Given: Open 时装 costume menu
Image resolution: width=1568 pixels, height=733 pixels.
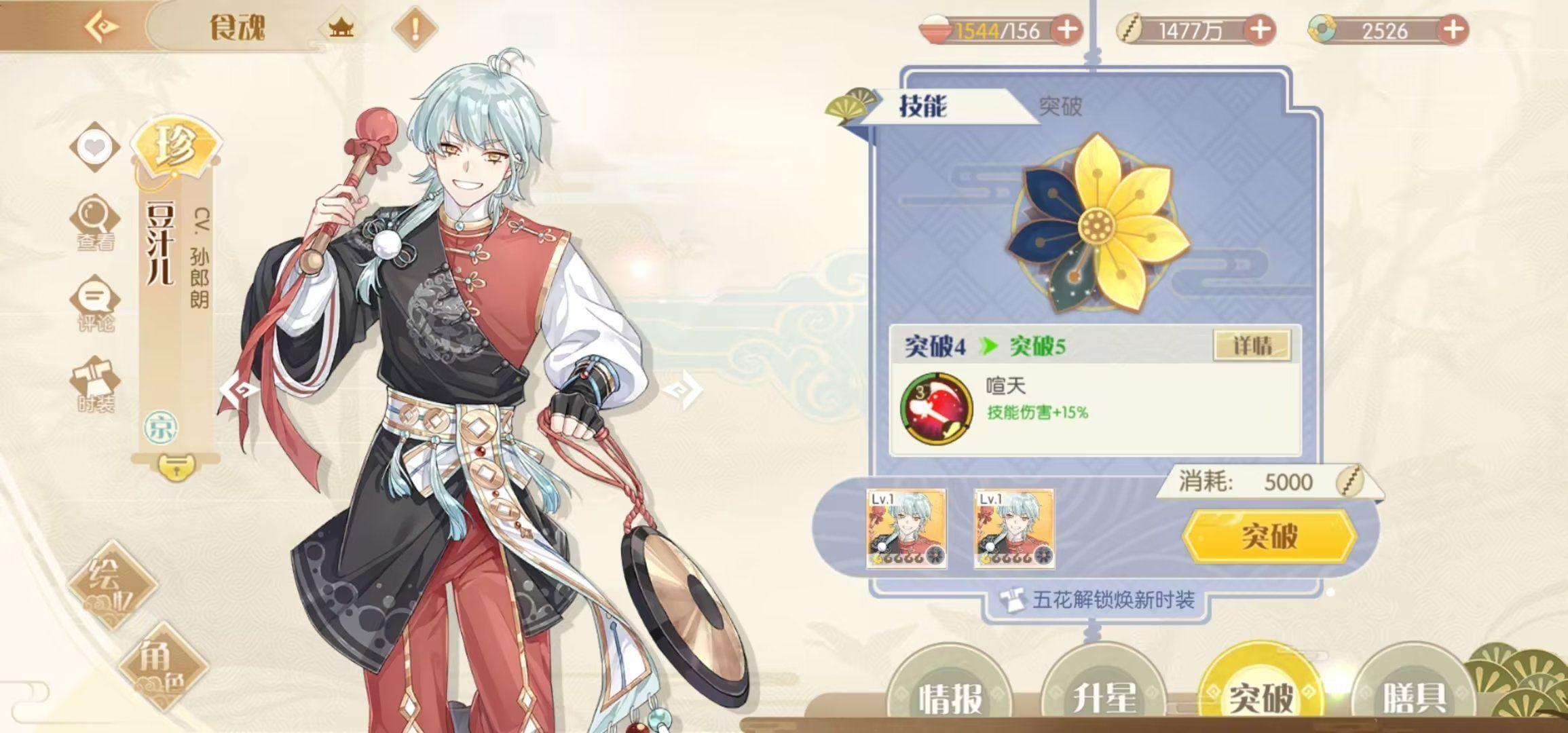Looking at the screenshot, I should pyautogui.click(x=94, y=385).
